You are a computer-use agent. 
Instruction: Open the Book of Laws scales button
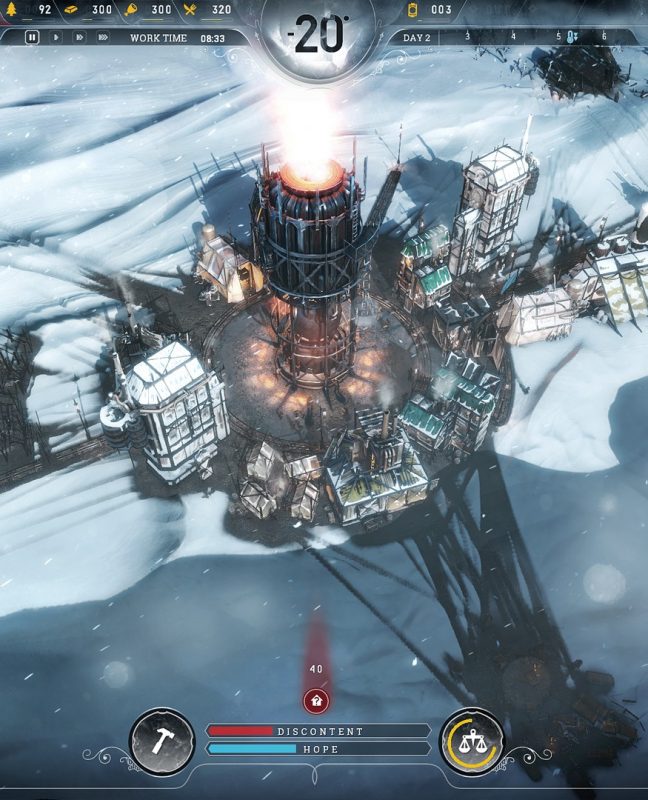(472, 741)
